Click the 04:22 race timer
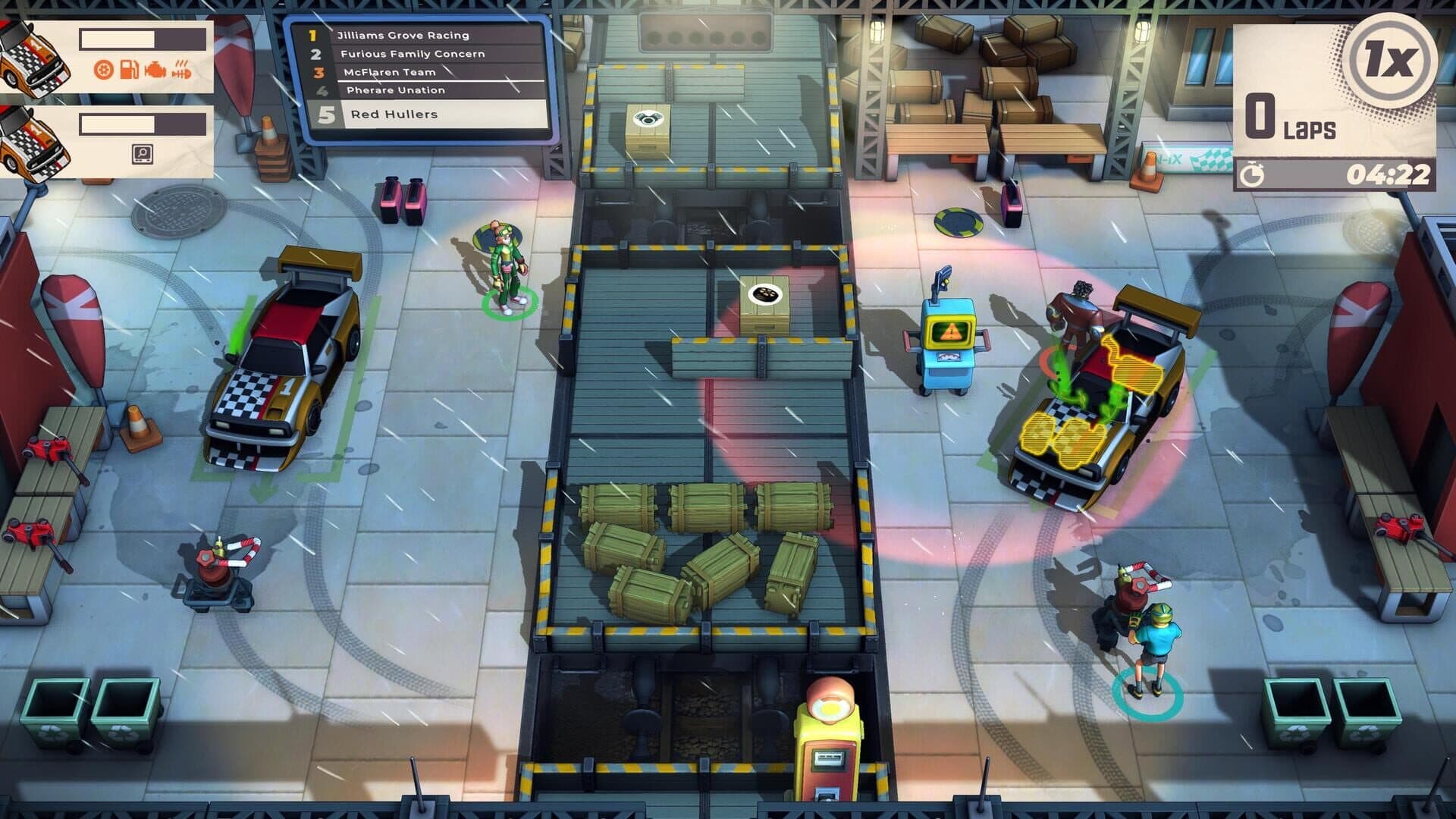The height and width of the screenshot is (819, 1456). [x=1390, y=174]
